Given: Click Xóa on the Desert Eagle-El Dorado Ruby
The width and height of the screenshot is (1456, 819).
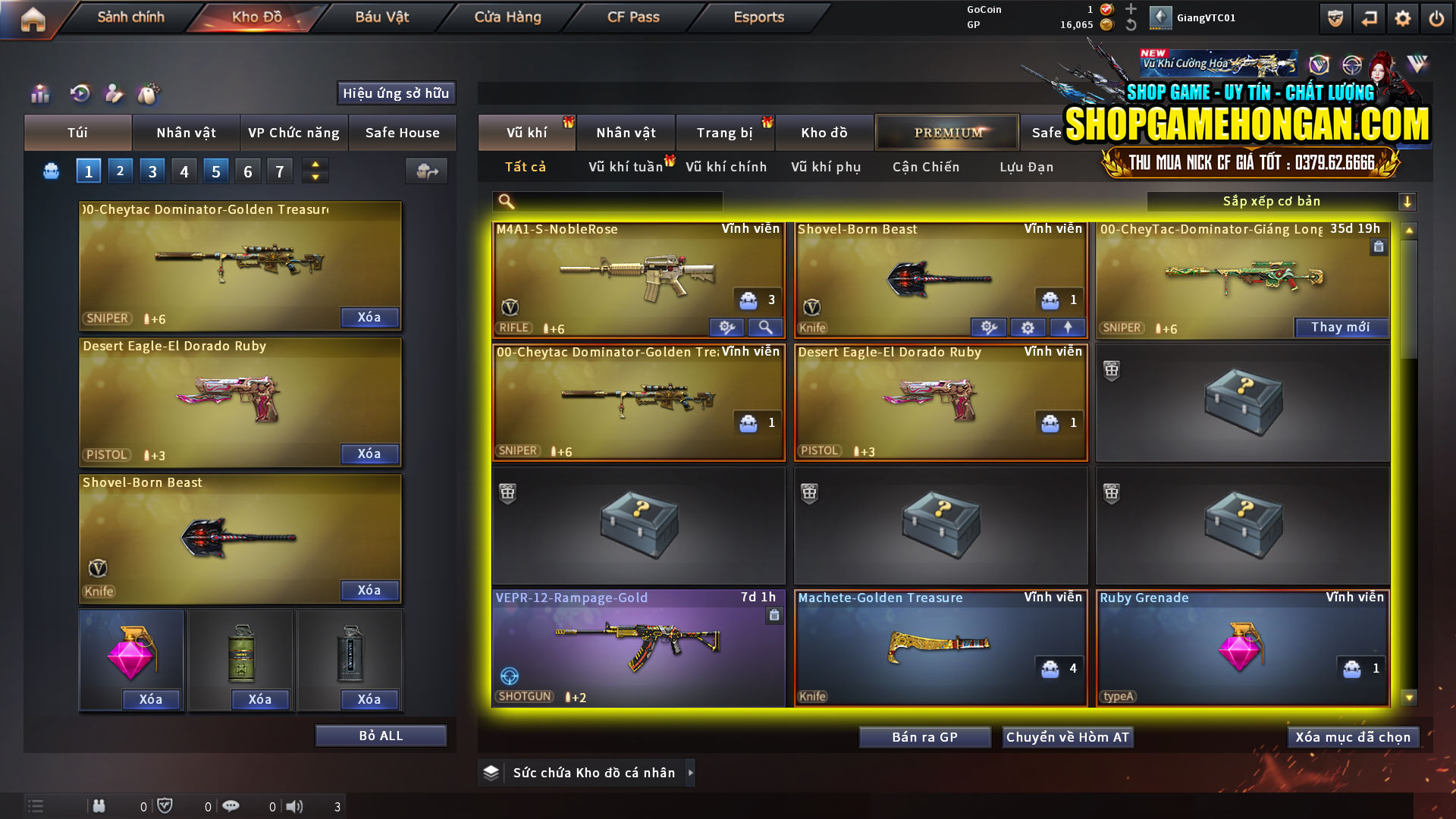Looking at the screenshot, I should [369, 453].
